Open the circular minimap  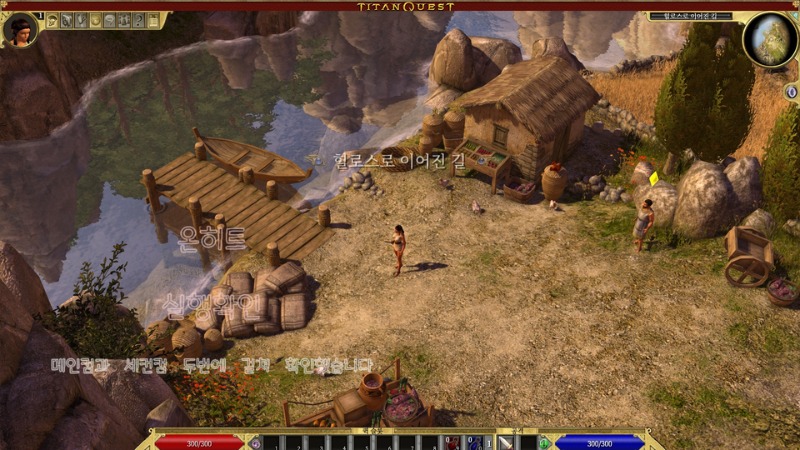click(770, 38)
